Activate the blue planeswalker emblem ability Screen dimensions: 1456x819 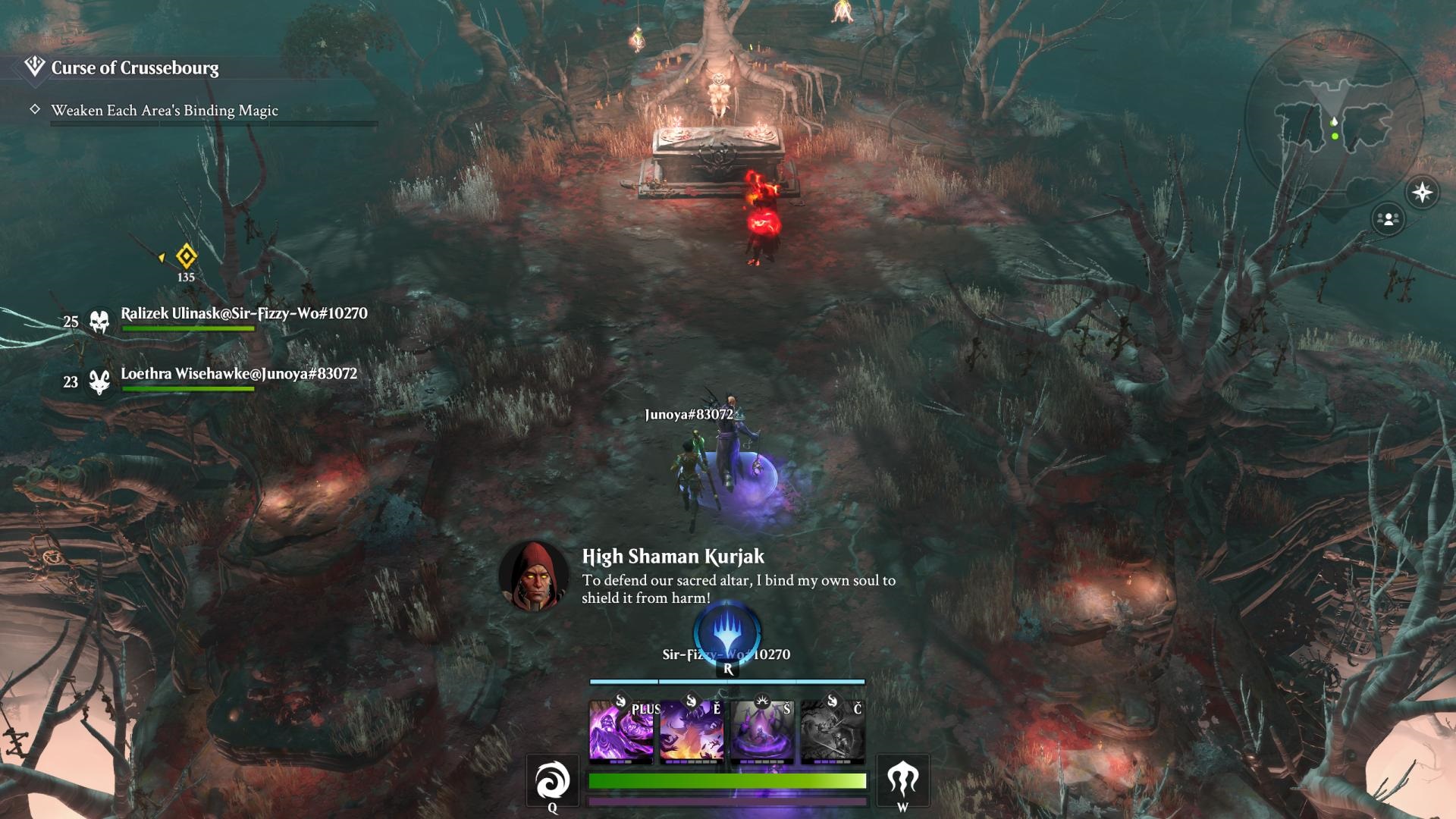click(727, 630)
